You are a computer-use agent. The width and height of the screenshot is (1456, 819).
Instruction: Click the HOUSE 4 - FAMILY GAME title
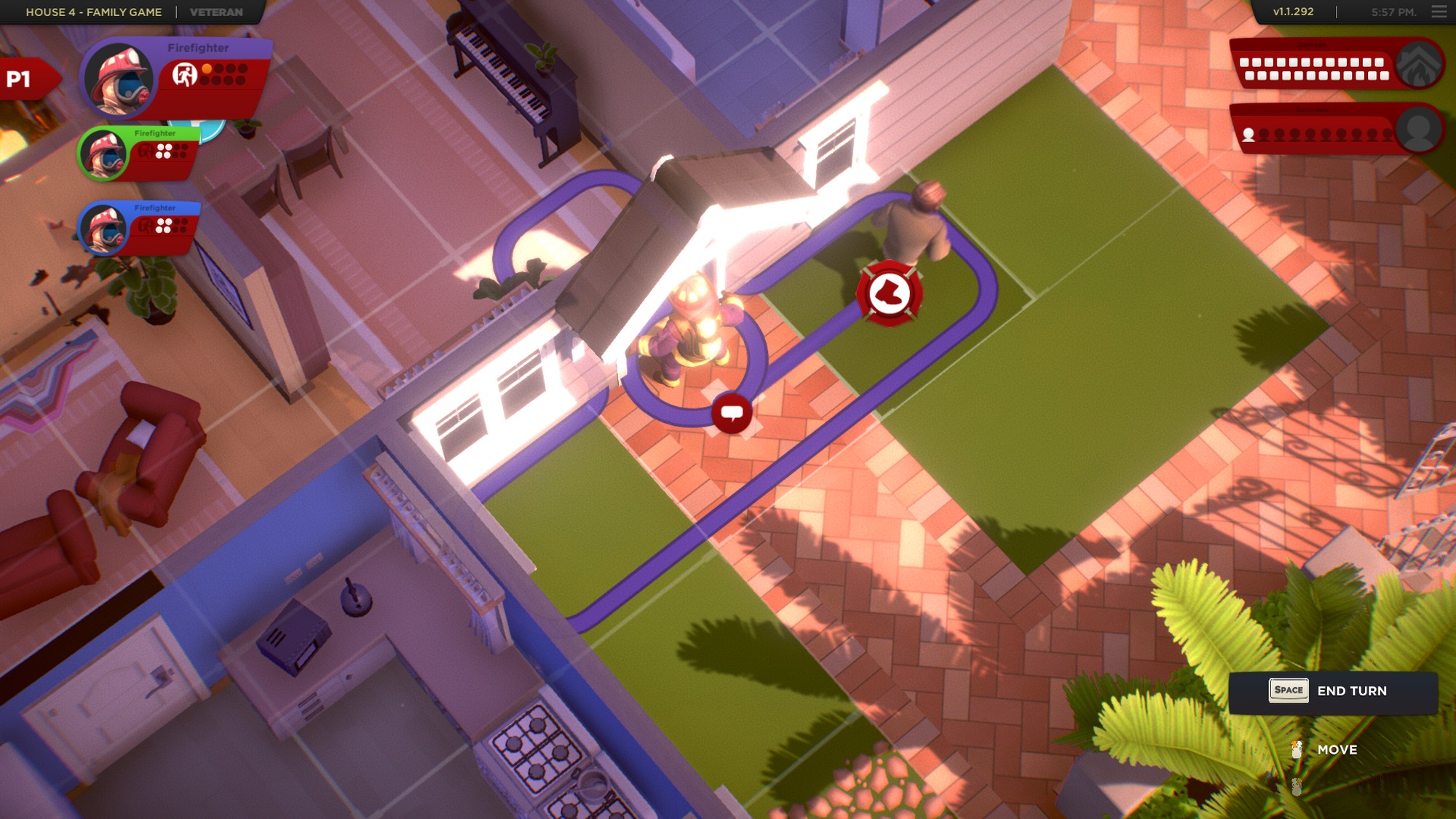pyautogui.click(x=93, y=12)
